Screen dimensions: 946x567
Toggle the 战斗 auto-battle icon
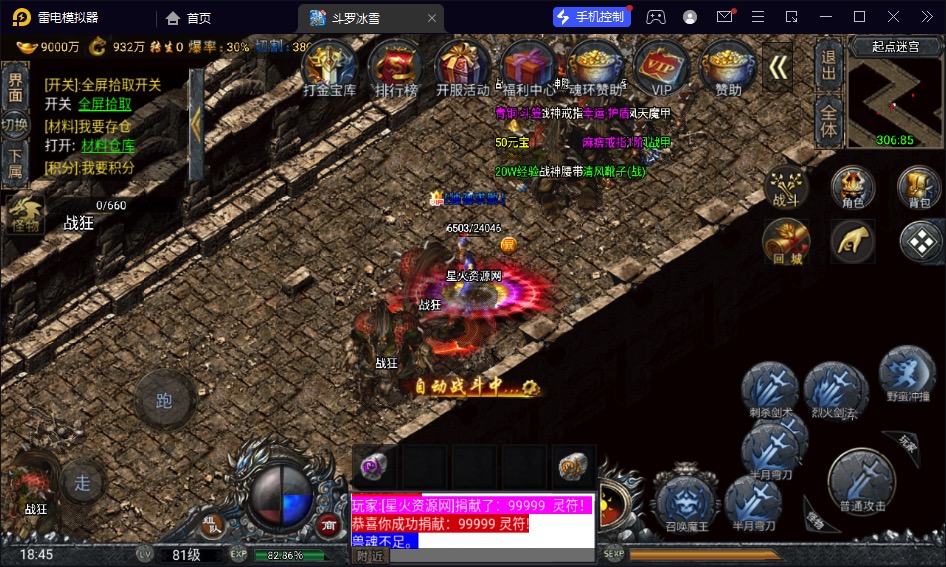click(x=786, y=187)
